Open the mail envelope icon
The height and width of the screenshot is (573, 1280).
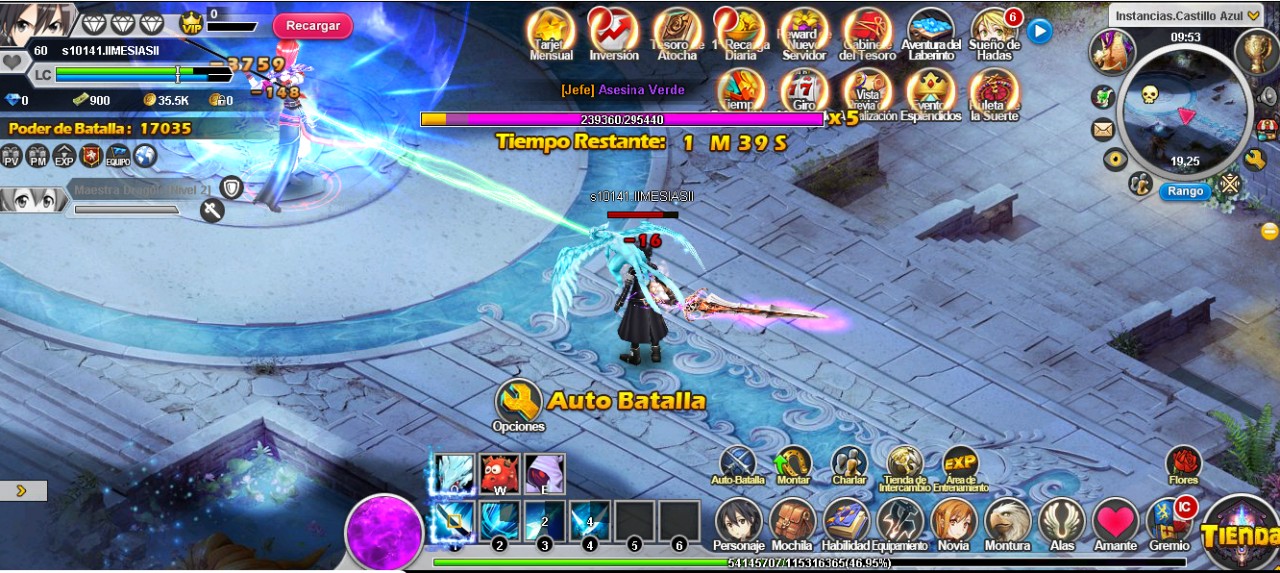(1103, 129)
